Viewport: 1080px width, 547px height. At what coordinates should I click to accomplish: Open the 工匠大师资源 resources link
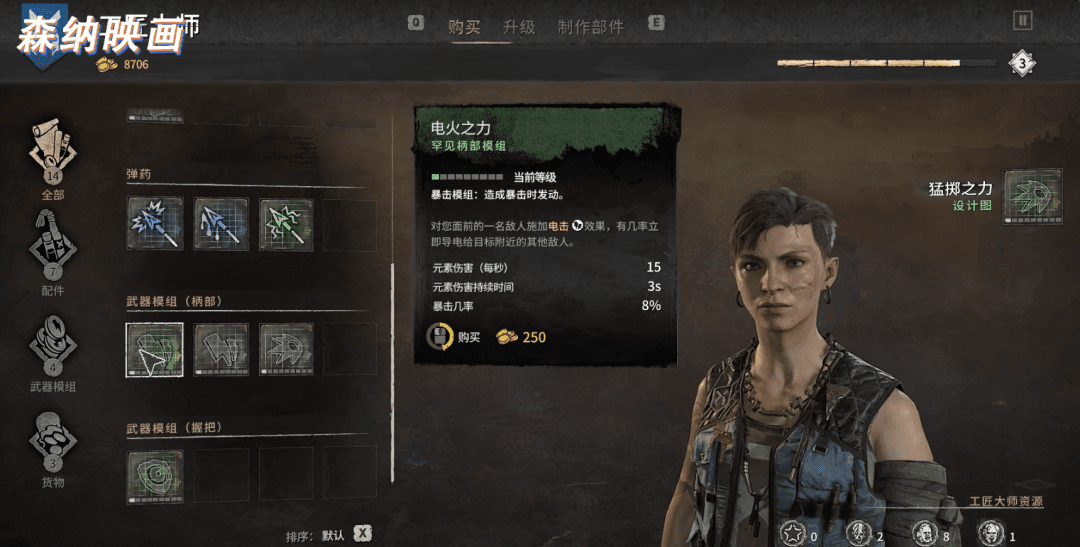tap(1006, 501)
